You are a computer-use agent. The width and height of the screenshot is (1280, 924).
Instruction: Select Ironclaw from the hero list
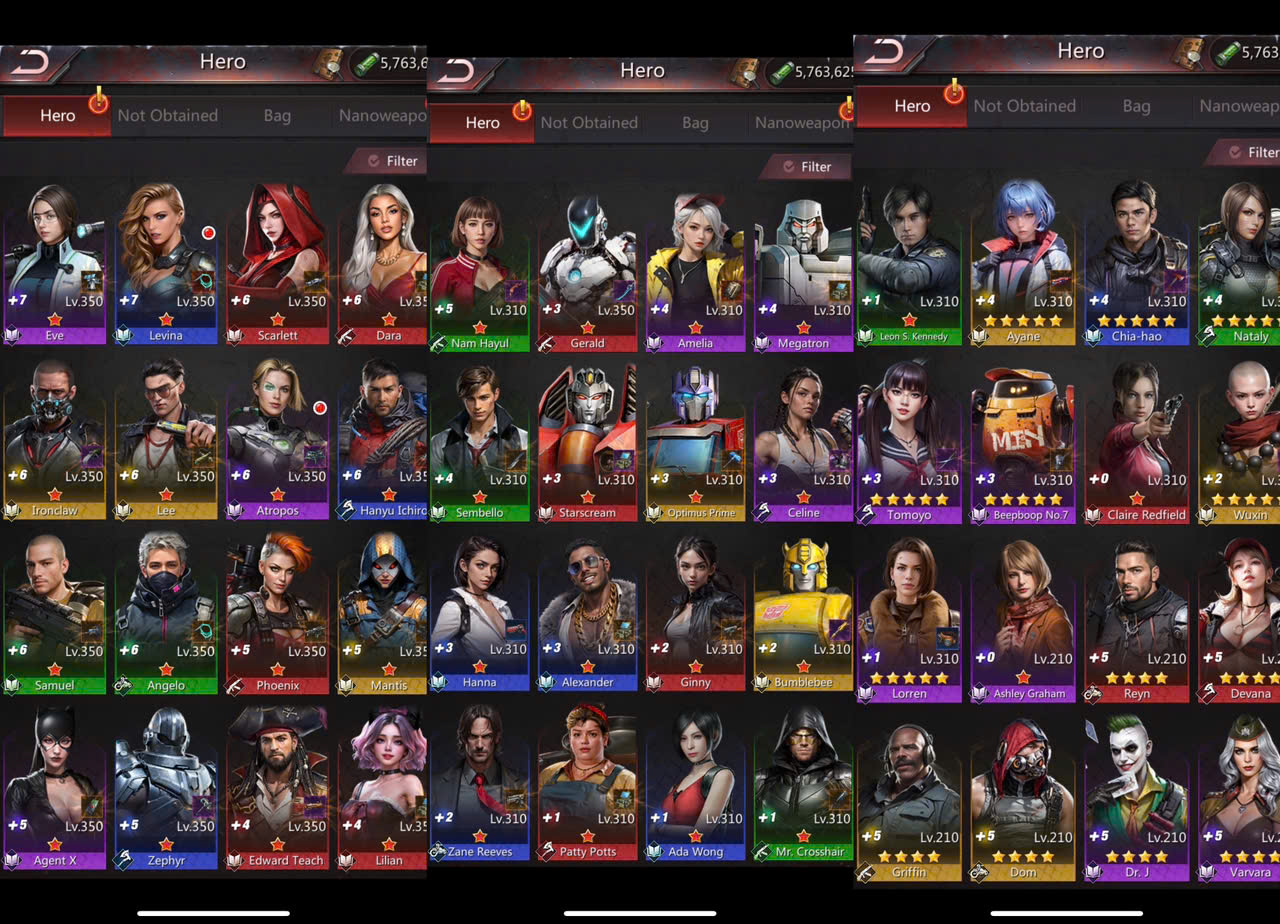click(55, 440)
